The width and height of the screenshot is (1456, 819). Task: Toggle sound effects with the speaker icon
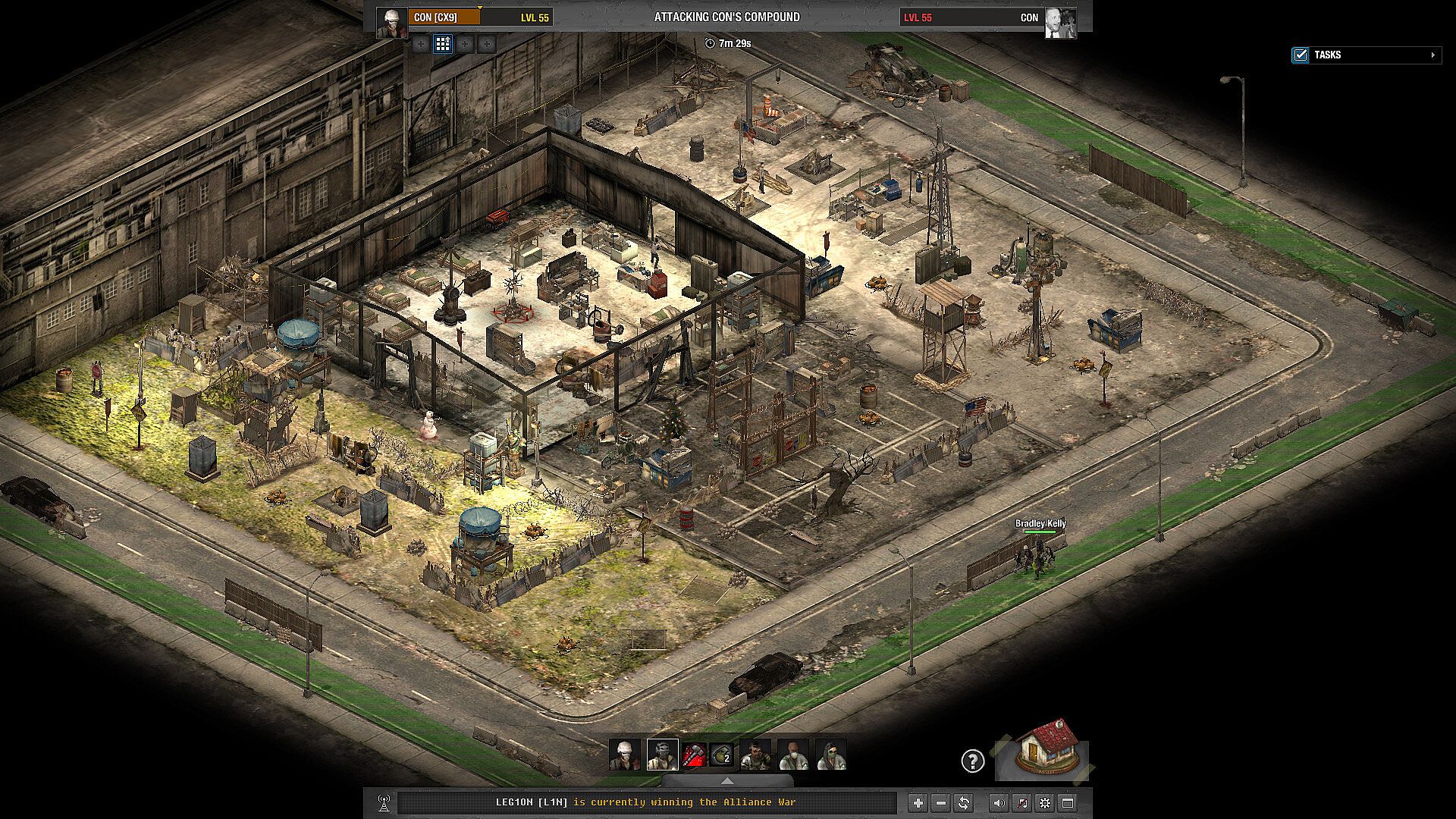point(999,802)
